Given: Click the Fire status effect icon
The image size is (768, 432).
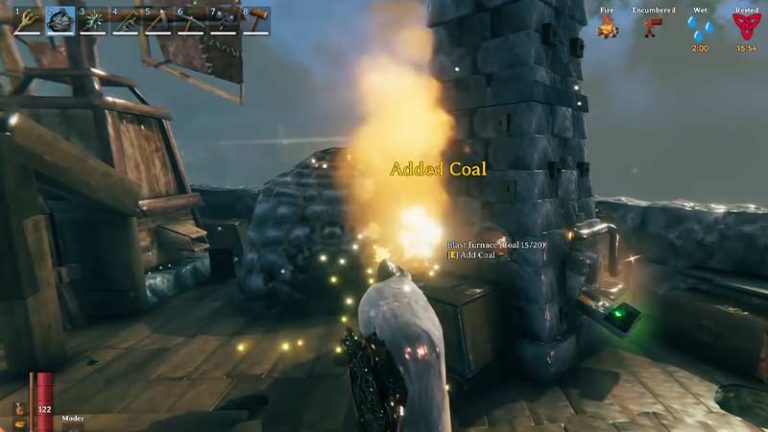Looking at the screenshot, I should (x=607, y=27).
